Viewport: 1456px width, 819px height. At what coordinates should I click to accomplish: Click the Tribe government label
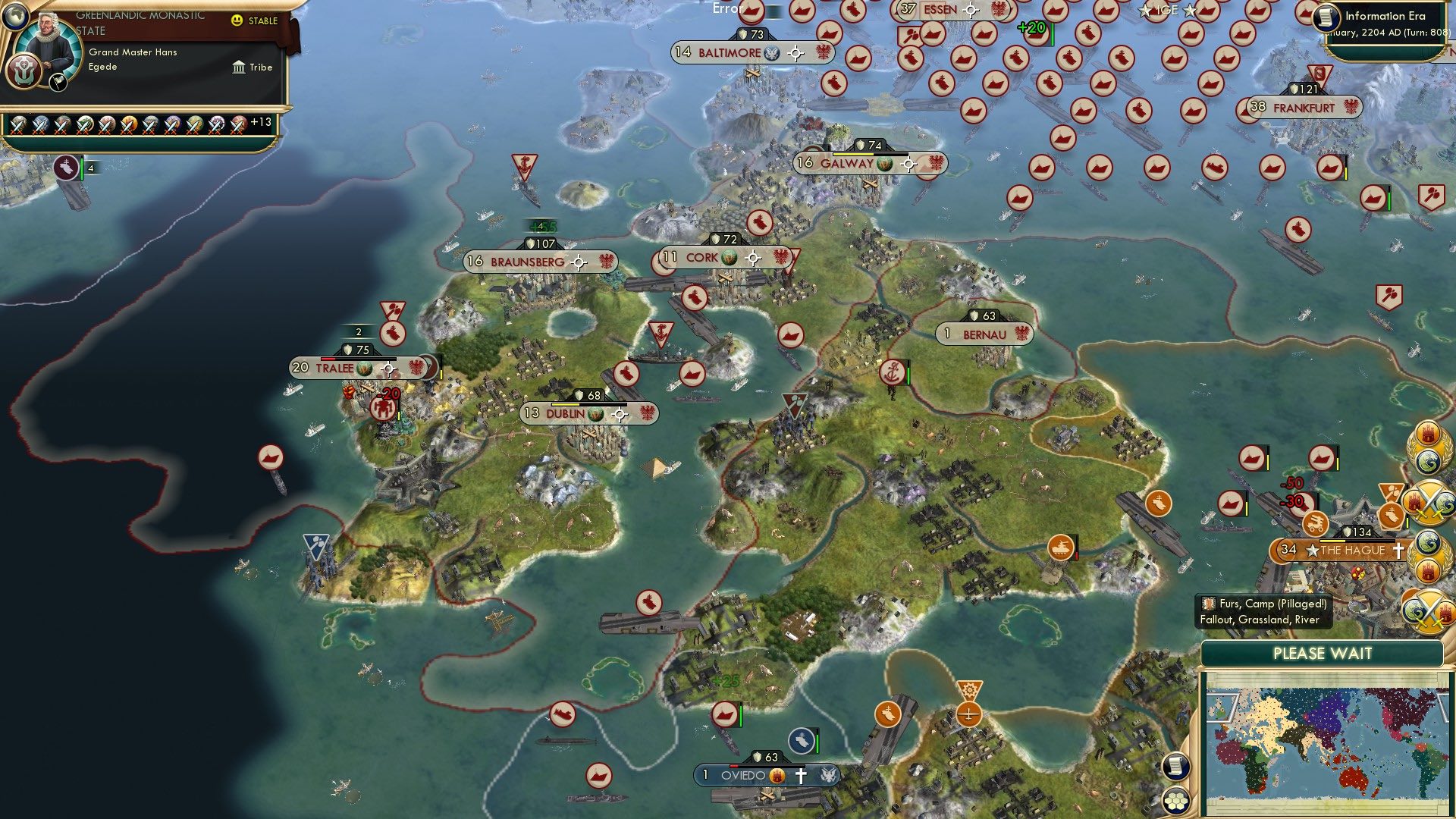(x=262, y=67)
